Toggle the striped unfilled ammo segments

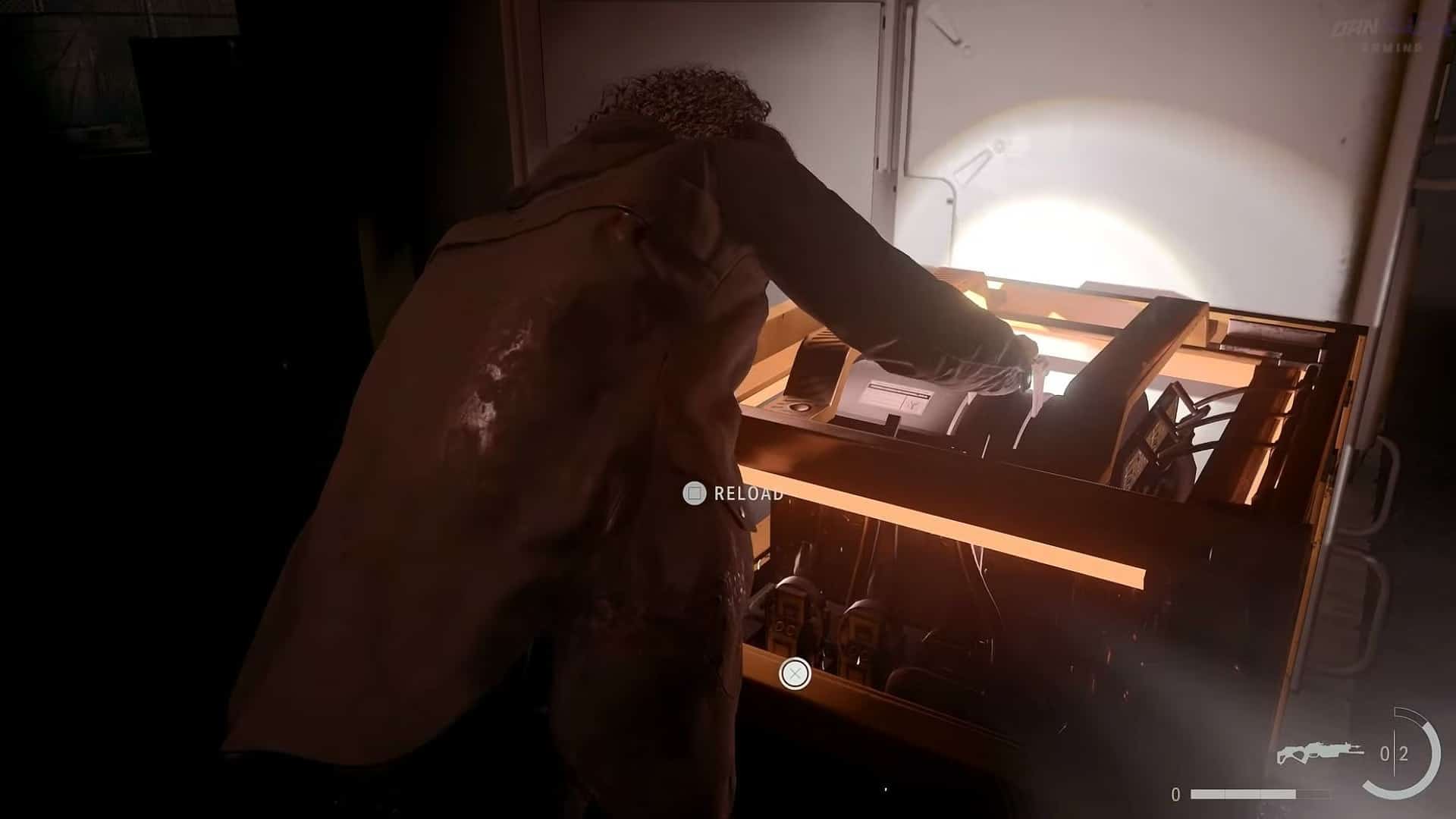1312,795
